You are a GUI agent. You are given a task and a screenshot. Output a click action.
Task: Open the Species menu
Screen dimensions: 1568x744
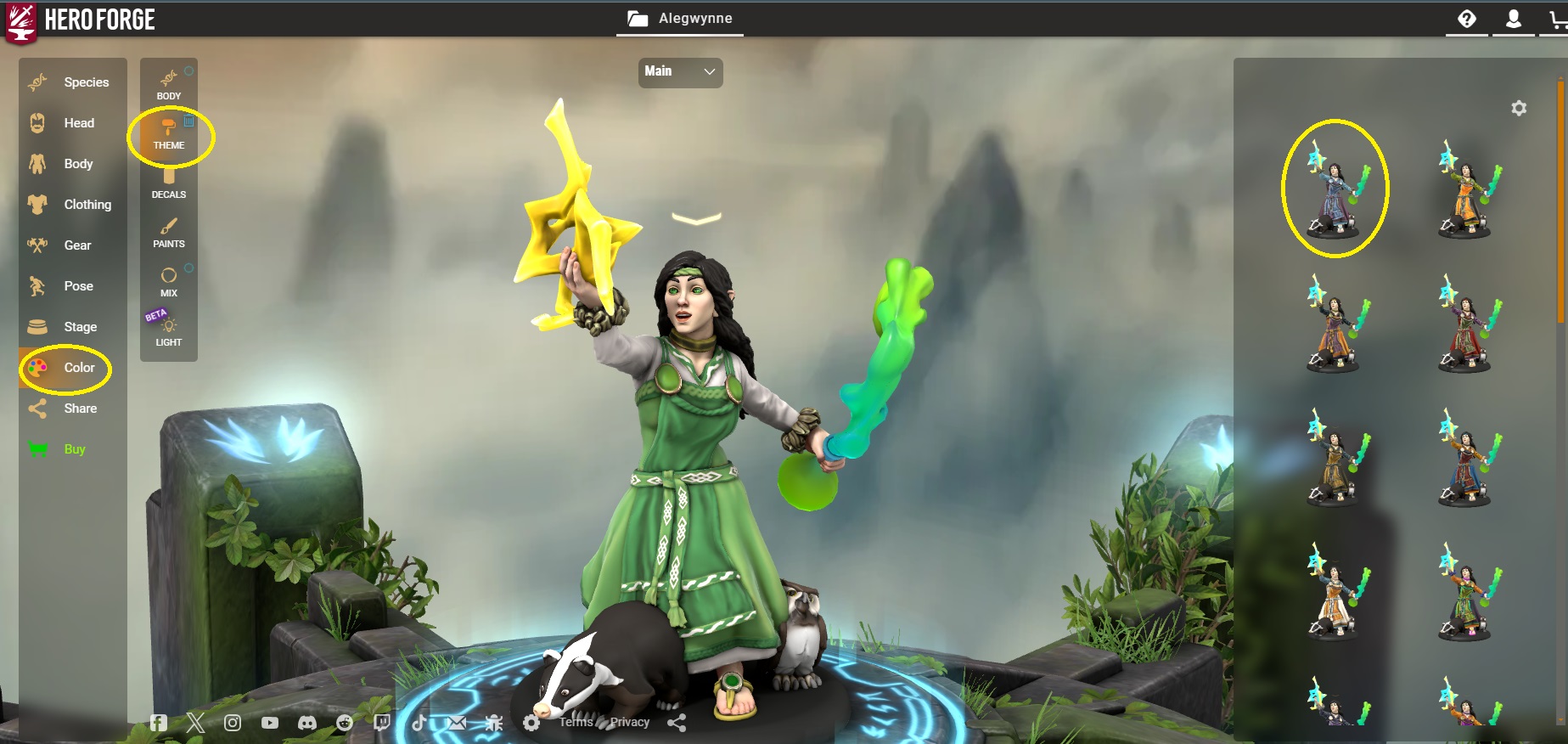[73, 82]
